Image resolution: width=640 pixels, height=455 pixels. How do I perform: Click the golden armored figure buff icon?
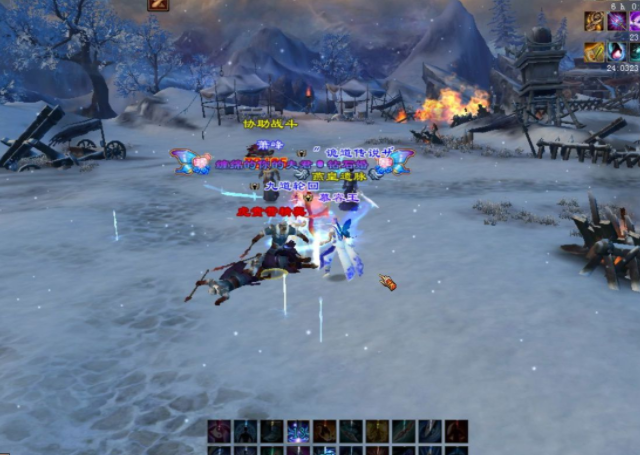click(x=594, y=21)
